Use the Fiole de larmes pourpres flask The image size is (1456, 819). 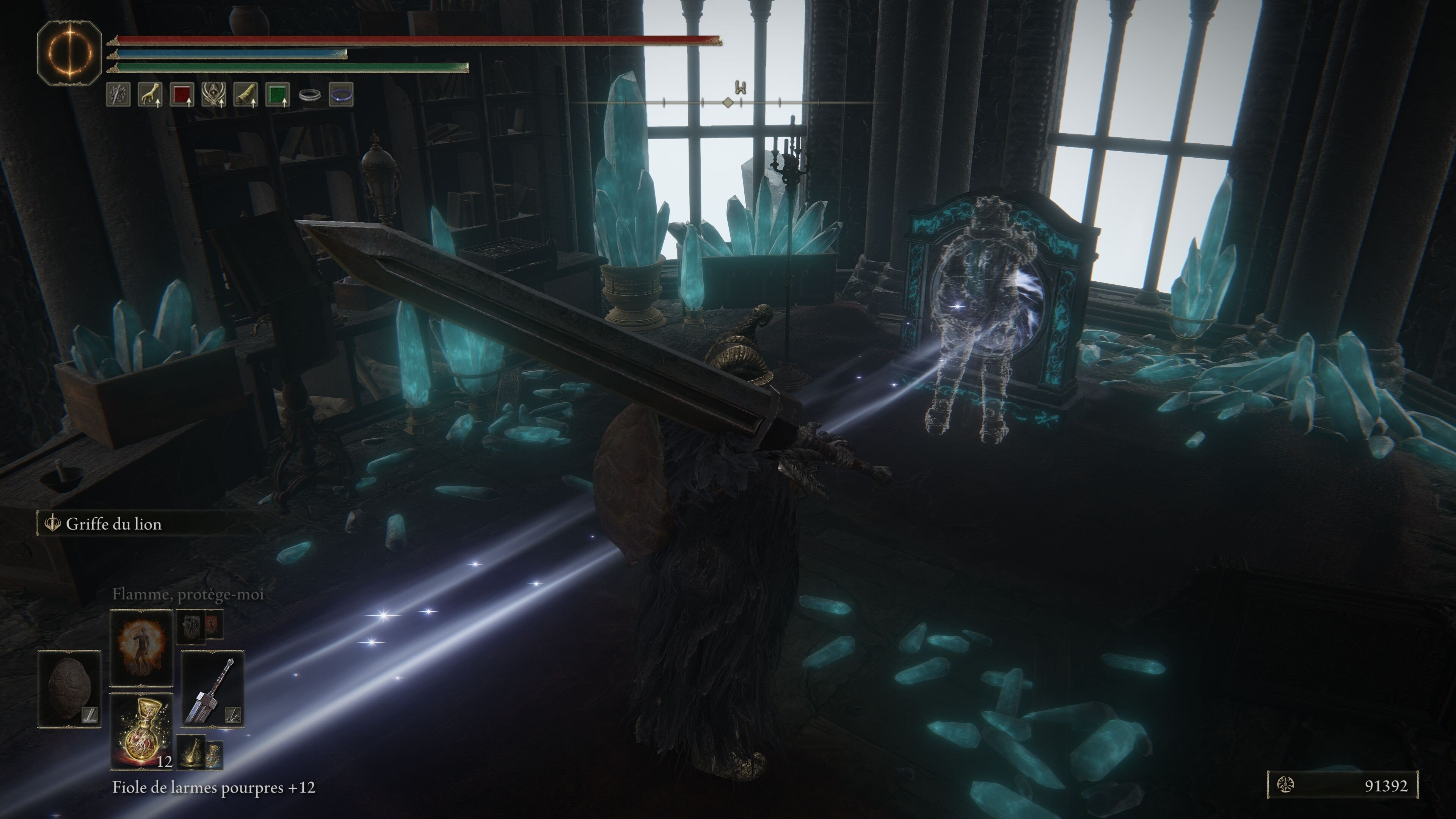point(141,731)
